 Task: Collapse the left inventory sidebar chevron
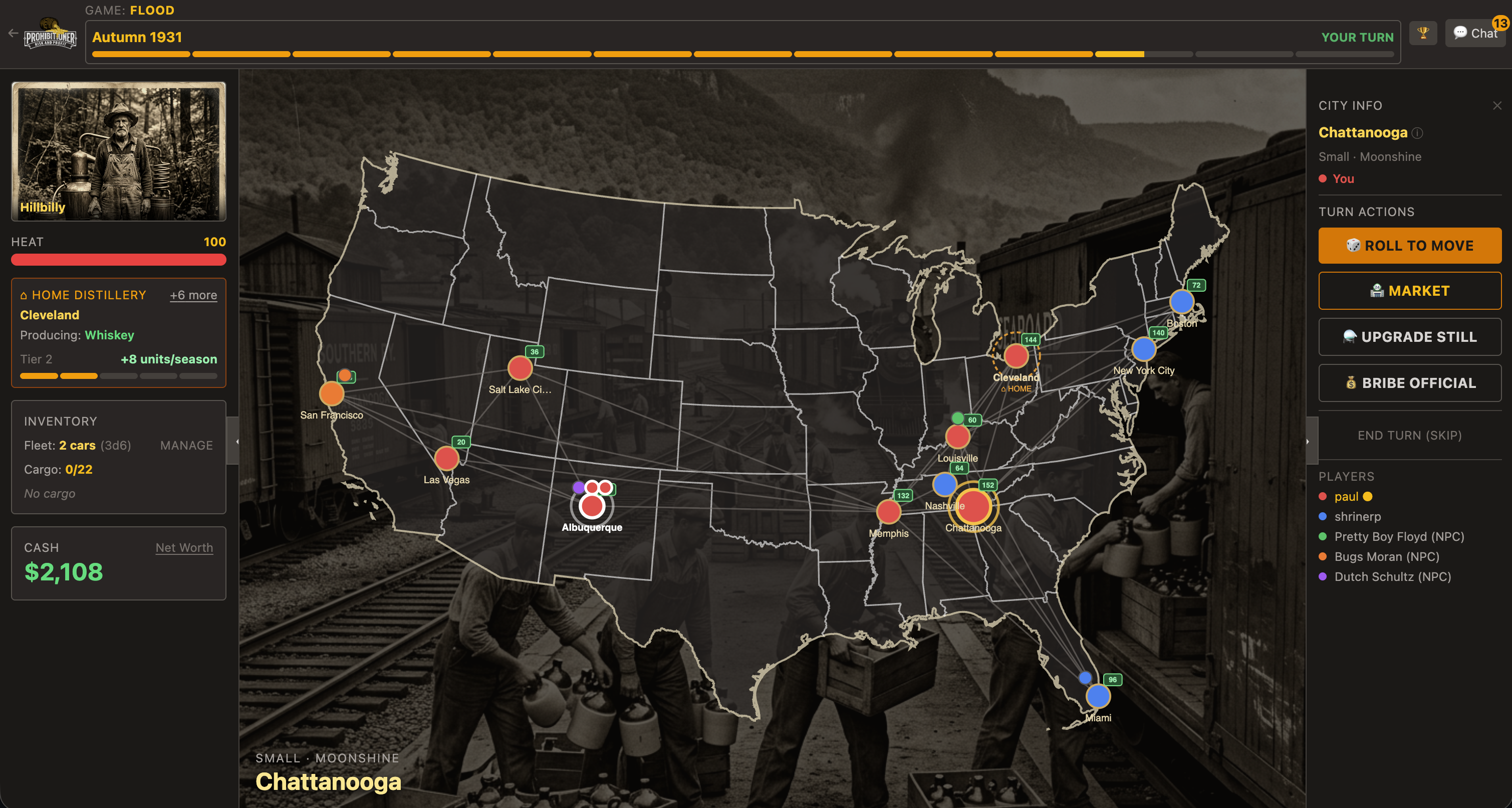236,441
